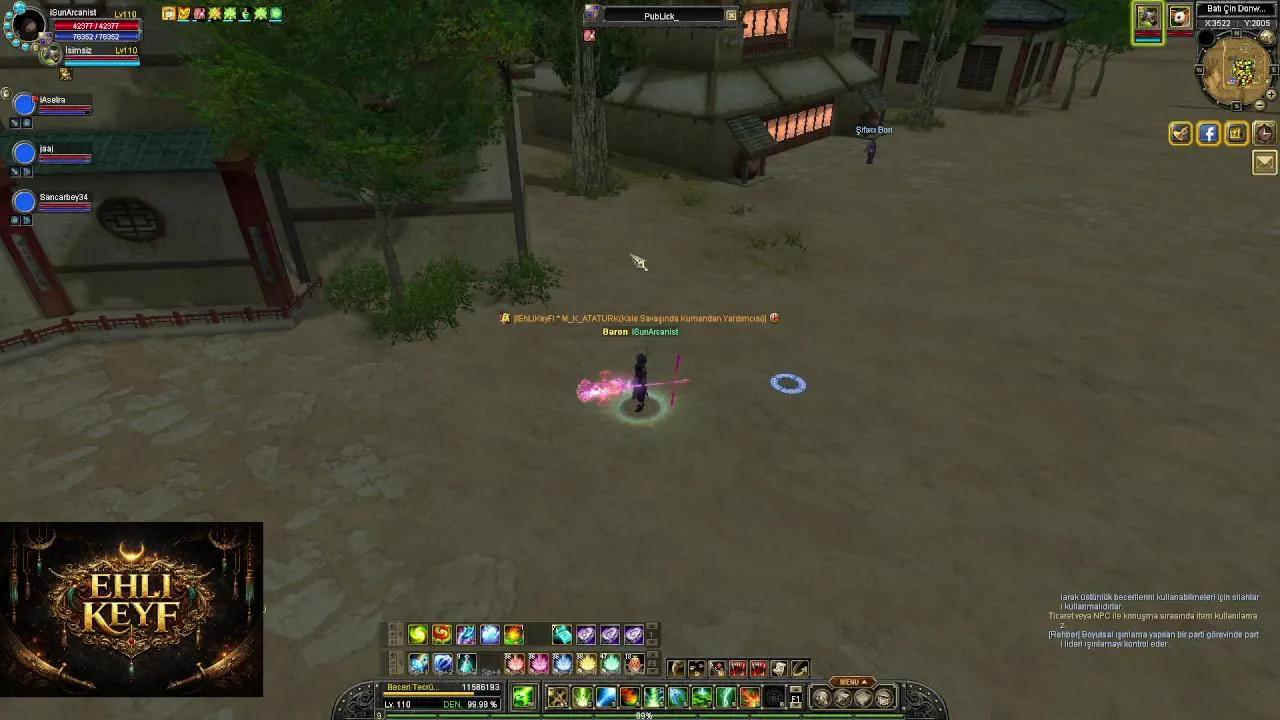1280x720 pixels.
Task: Open the in-game Facebook icon
Action: [1209, 134]
